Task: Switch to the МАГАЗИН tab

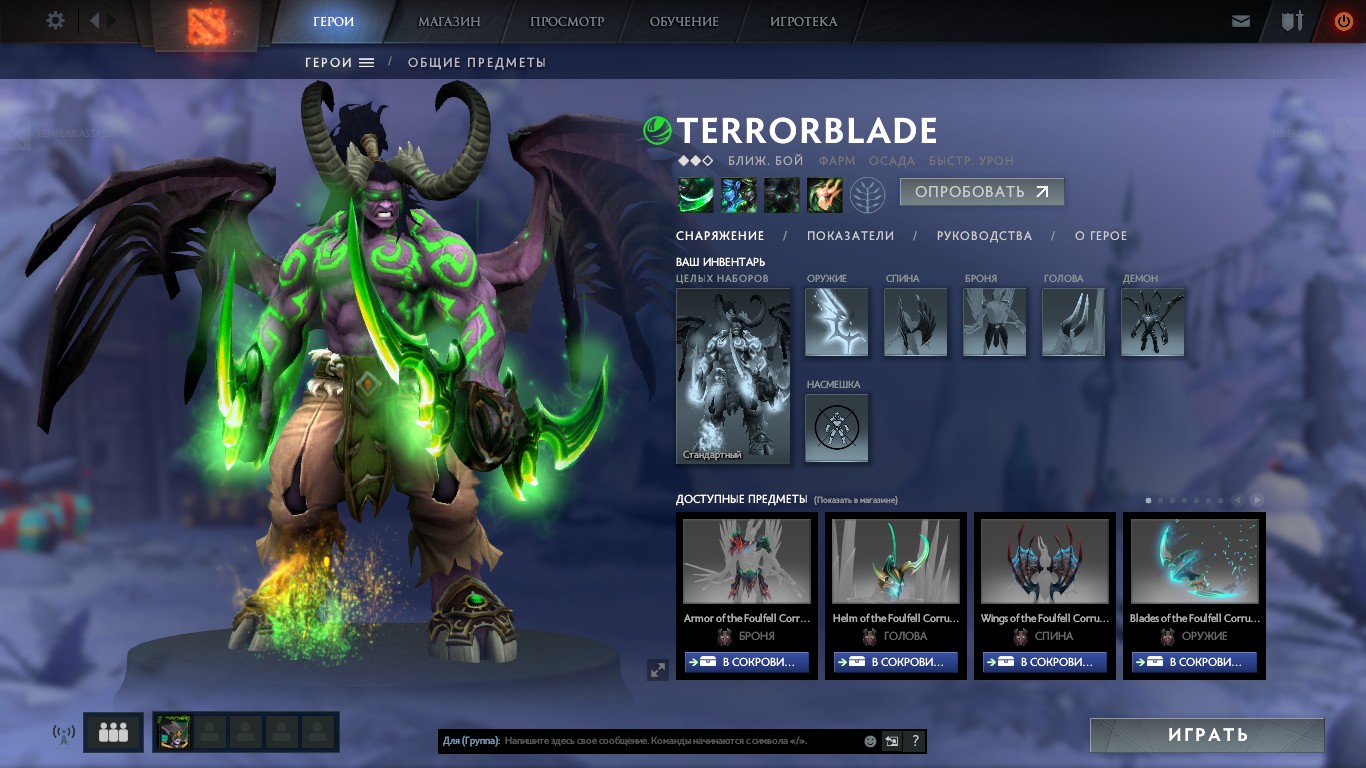Action: coord(449,21)
